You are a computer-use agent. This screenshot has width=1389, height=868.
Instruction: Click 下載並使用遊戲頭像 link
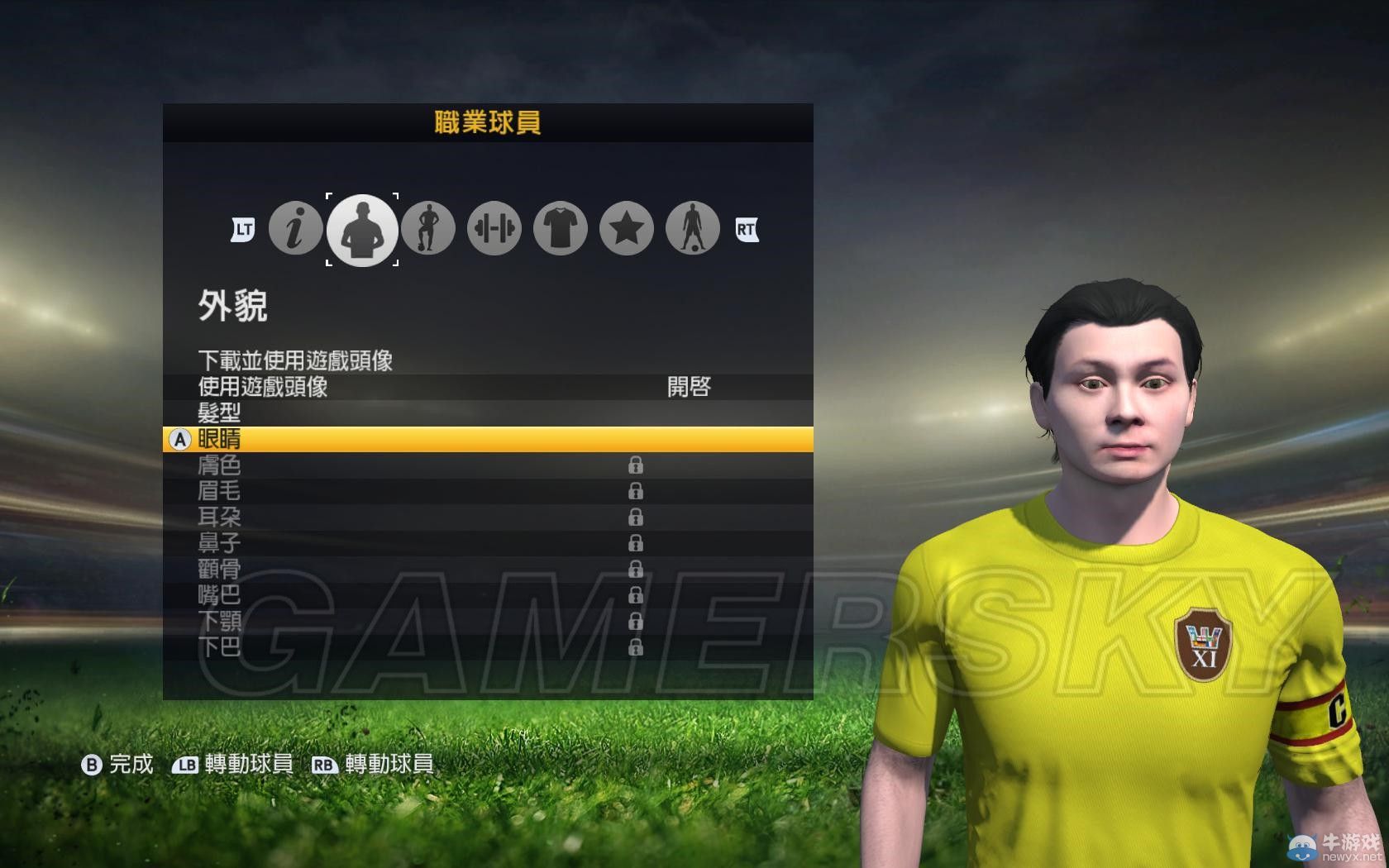(x=294, y=360)
